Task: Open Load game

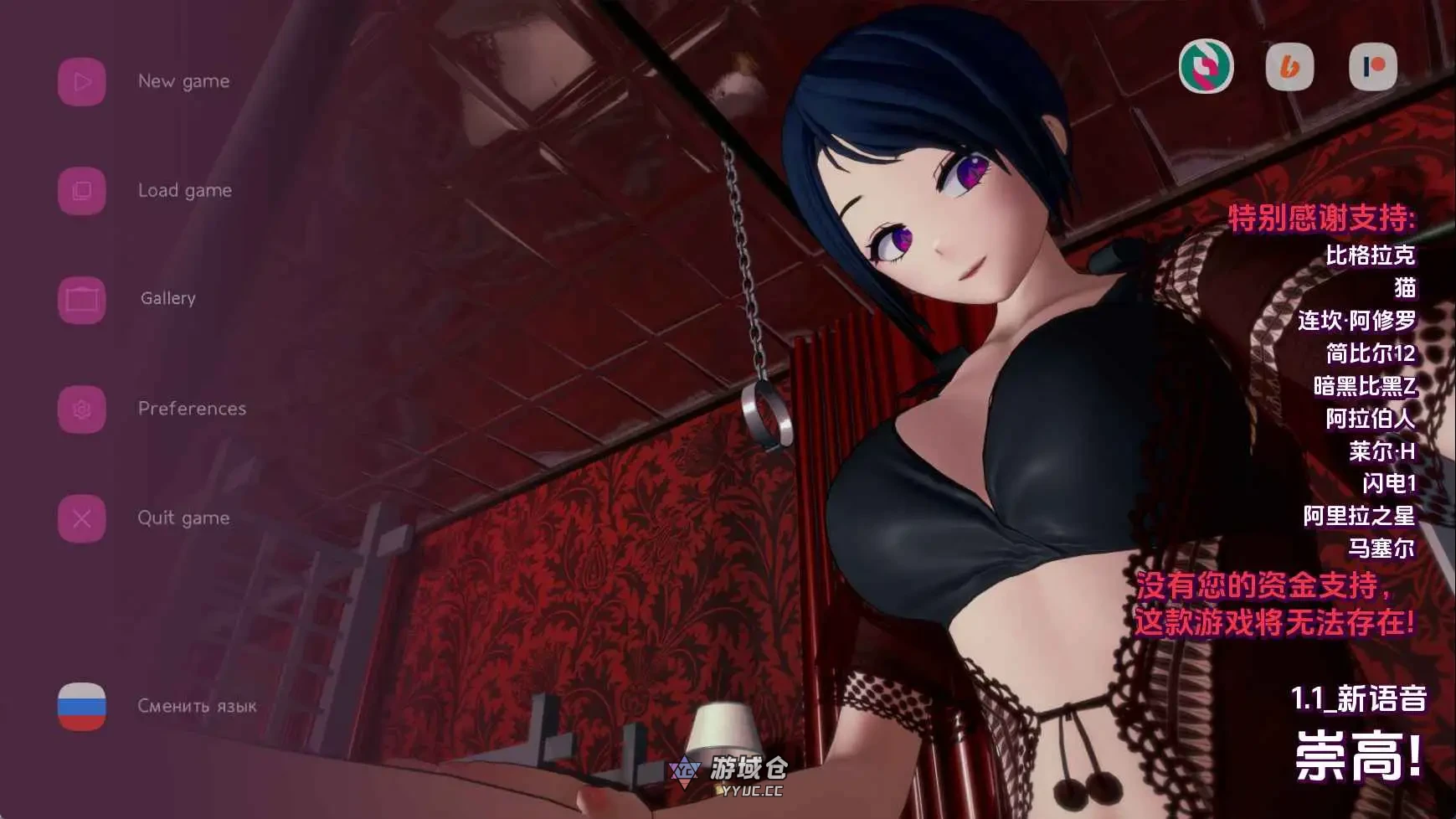Action: (x=186, y=190)
